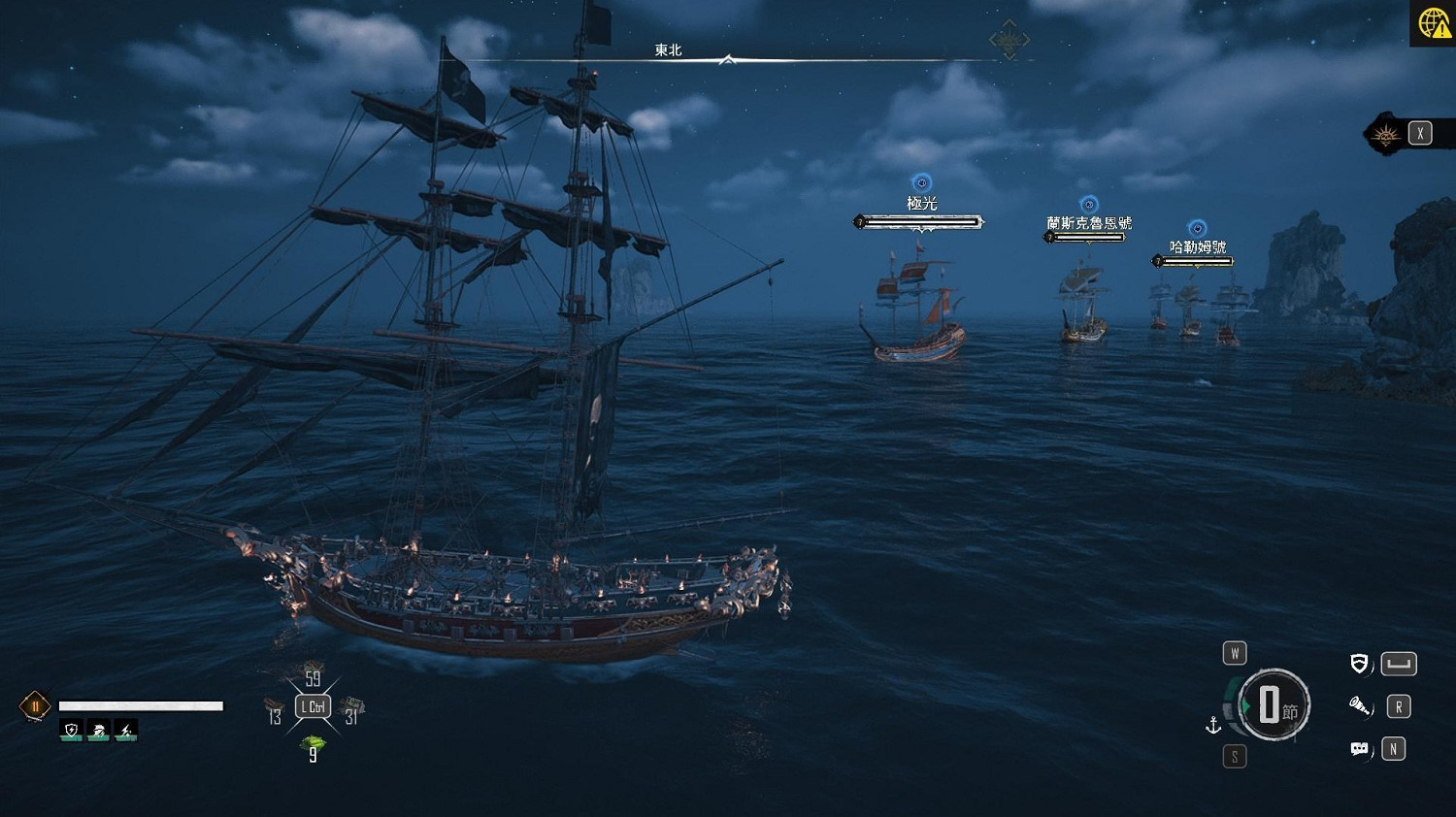This screenshot has width=1456, height=817.
Task: Activate the brace shield icon
Action: tap(1360, 664)
